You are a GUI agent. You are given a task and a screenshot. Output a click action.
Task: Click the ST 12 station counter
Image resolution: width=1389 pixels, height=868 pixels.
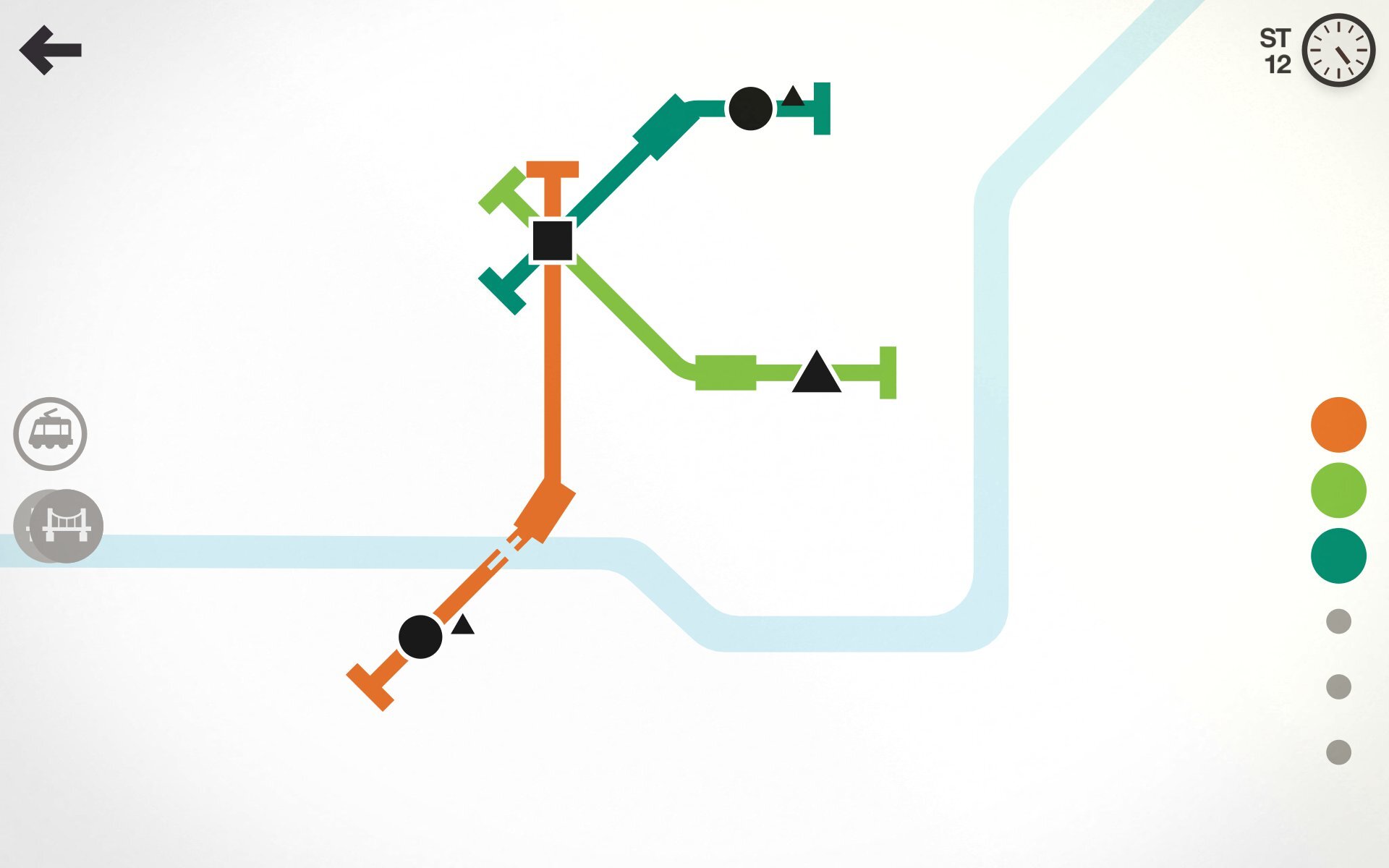coord(1276,51)
